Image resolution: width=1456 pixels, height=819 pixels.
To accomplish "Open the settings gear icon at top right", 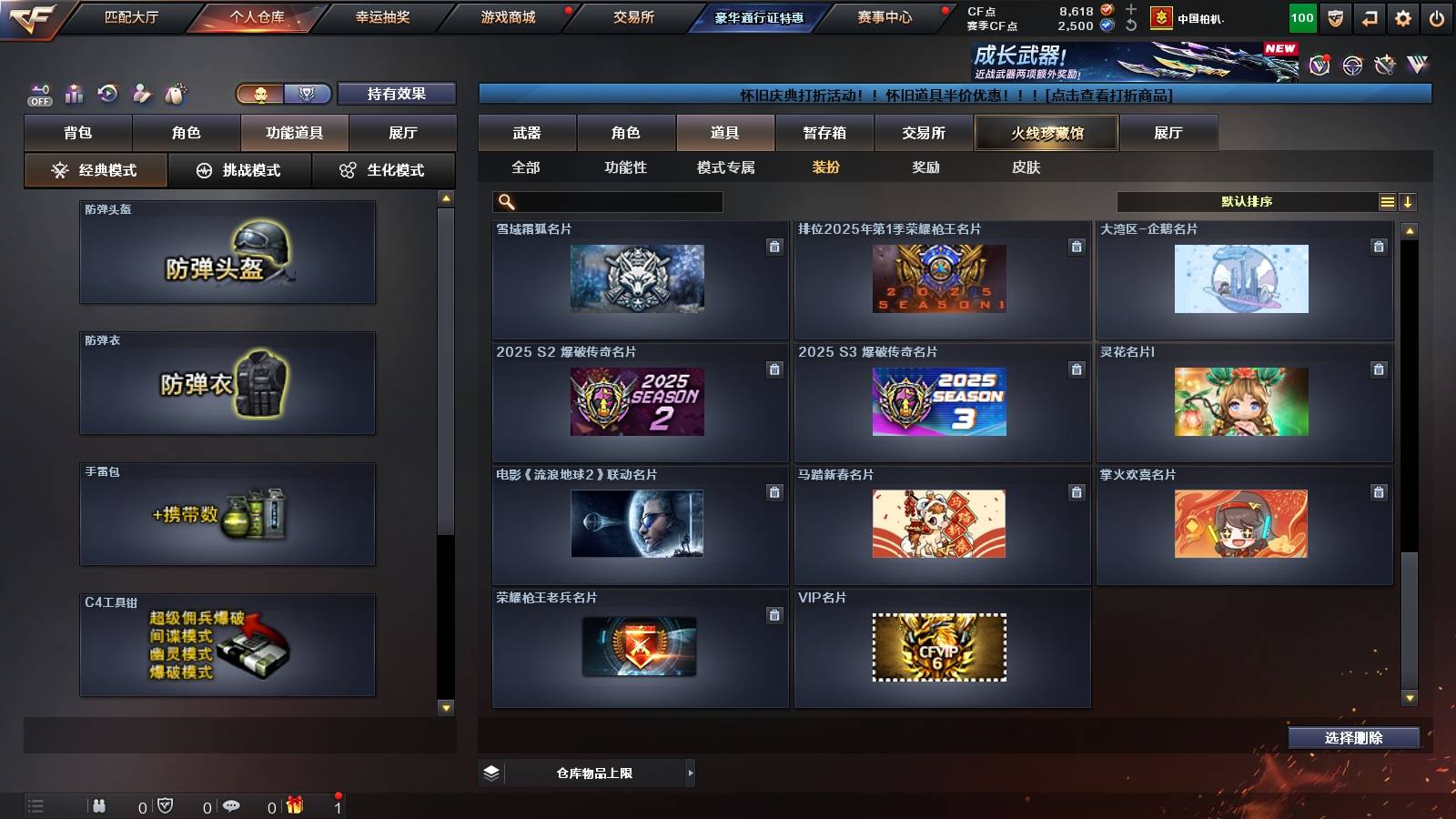I will coord(1401,16).
